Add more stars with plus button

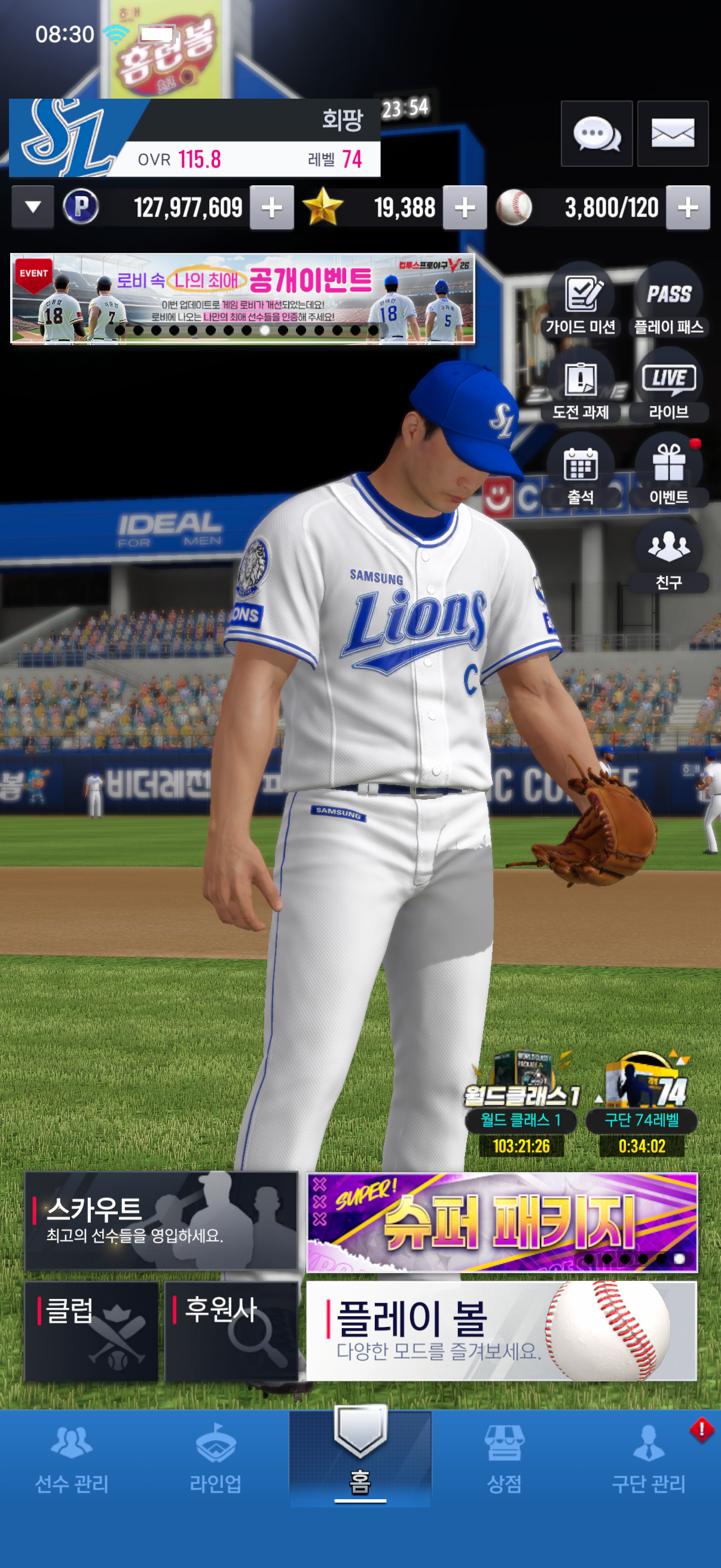465,208
